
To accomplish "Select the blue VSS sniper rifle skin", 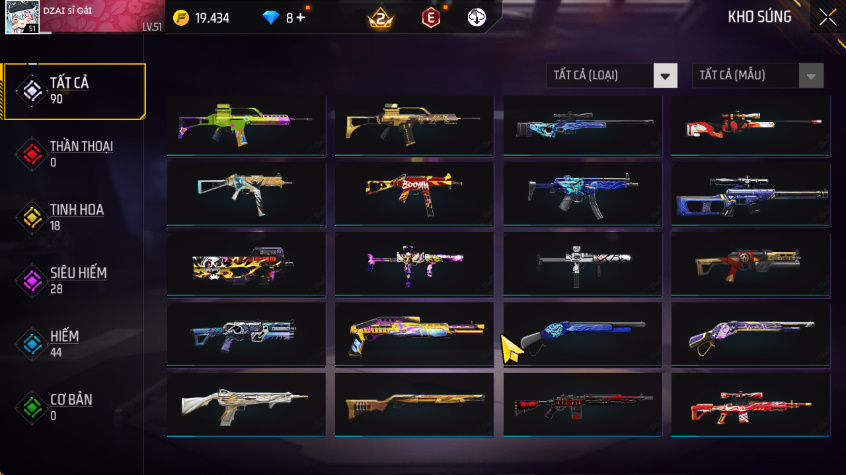I will coord(750,193).
